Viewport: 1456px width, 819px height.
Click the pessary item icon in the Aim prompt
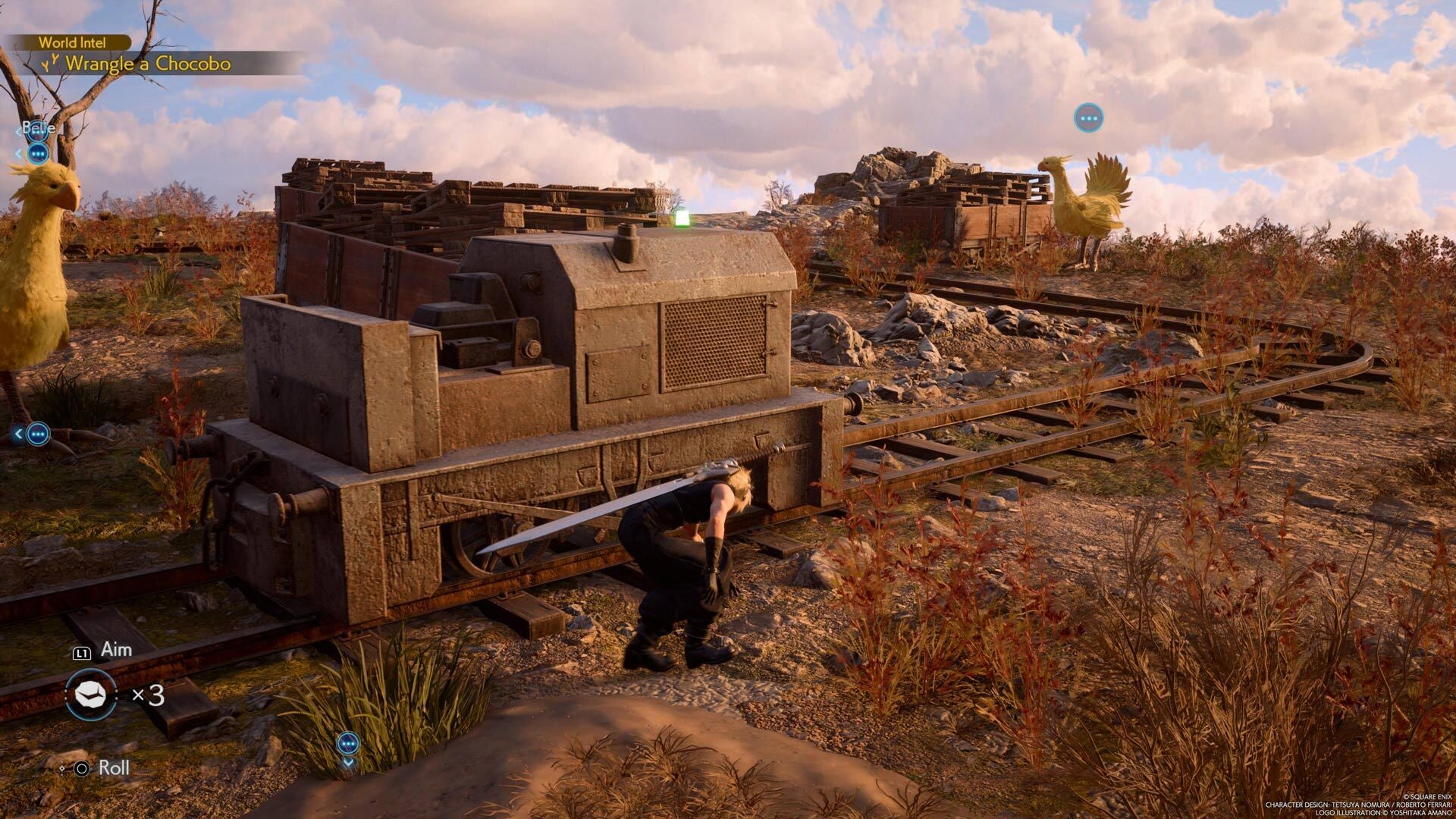(x=91, y=695)
